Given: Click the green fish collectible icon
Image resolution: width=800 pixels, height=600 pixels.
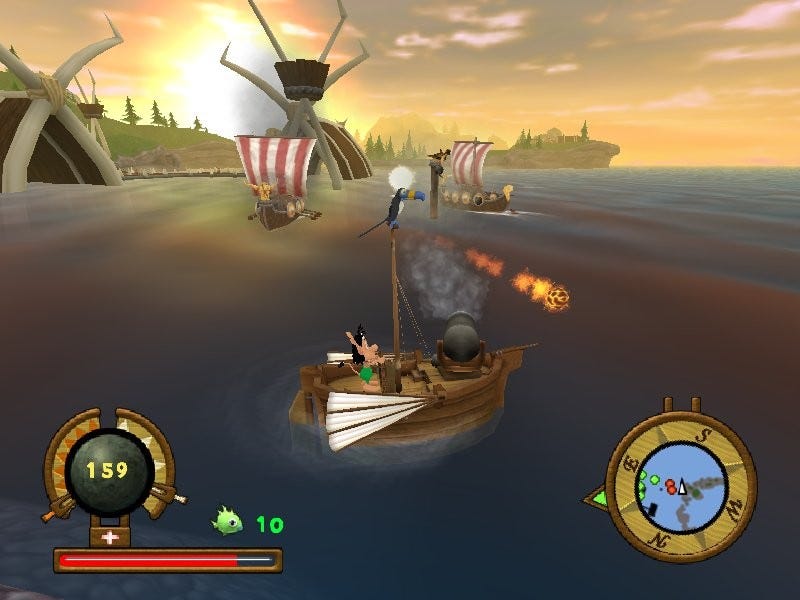Looking at the screenshot, I should point(227,521).
